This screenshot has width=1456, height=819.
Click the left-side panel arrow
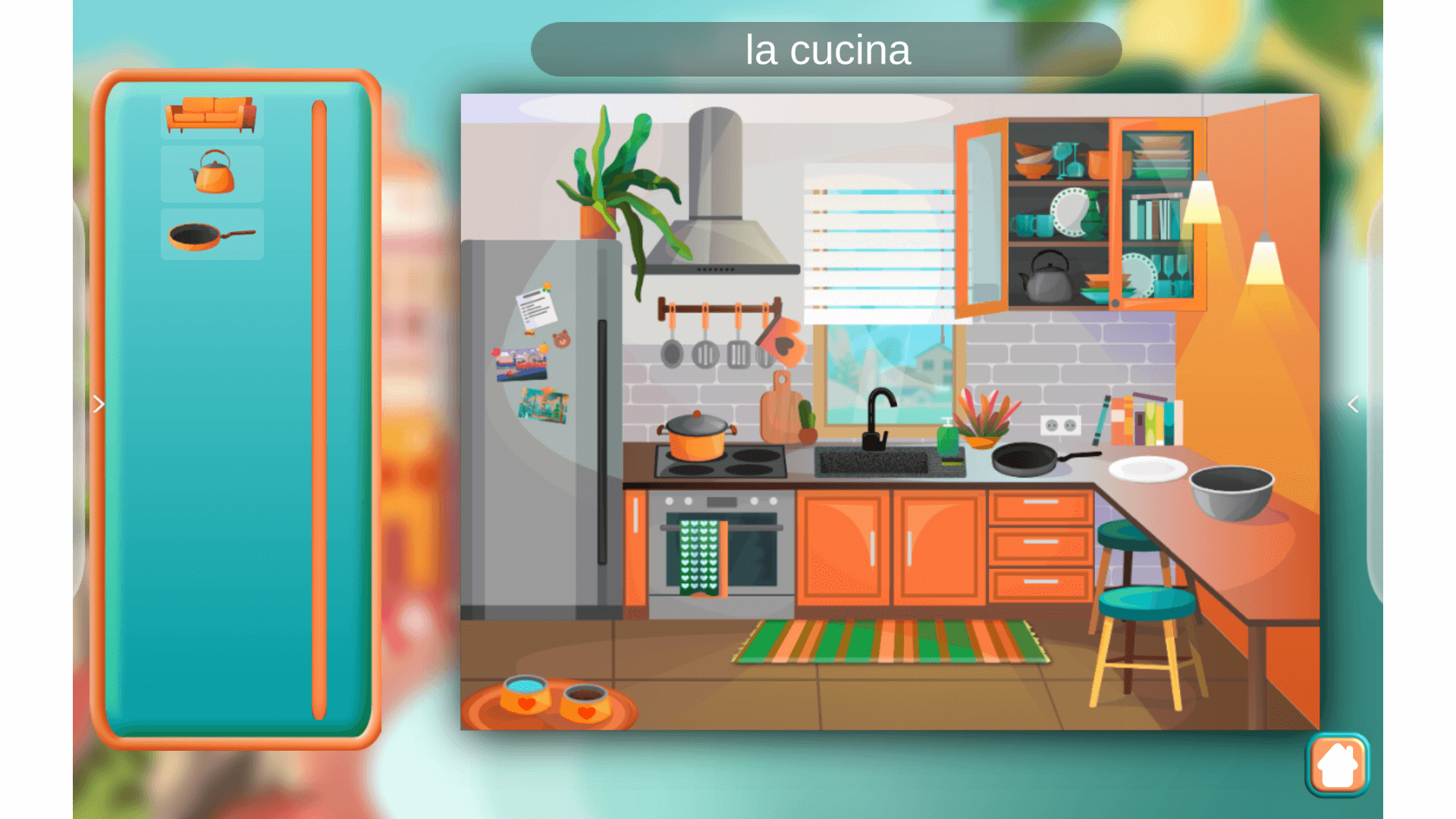click(x=99, y=405)
